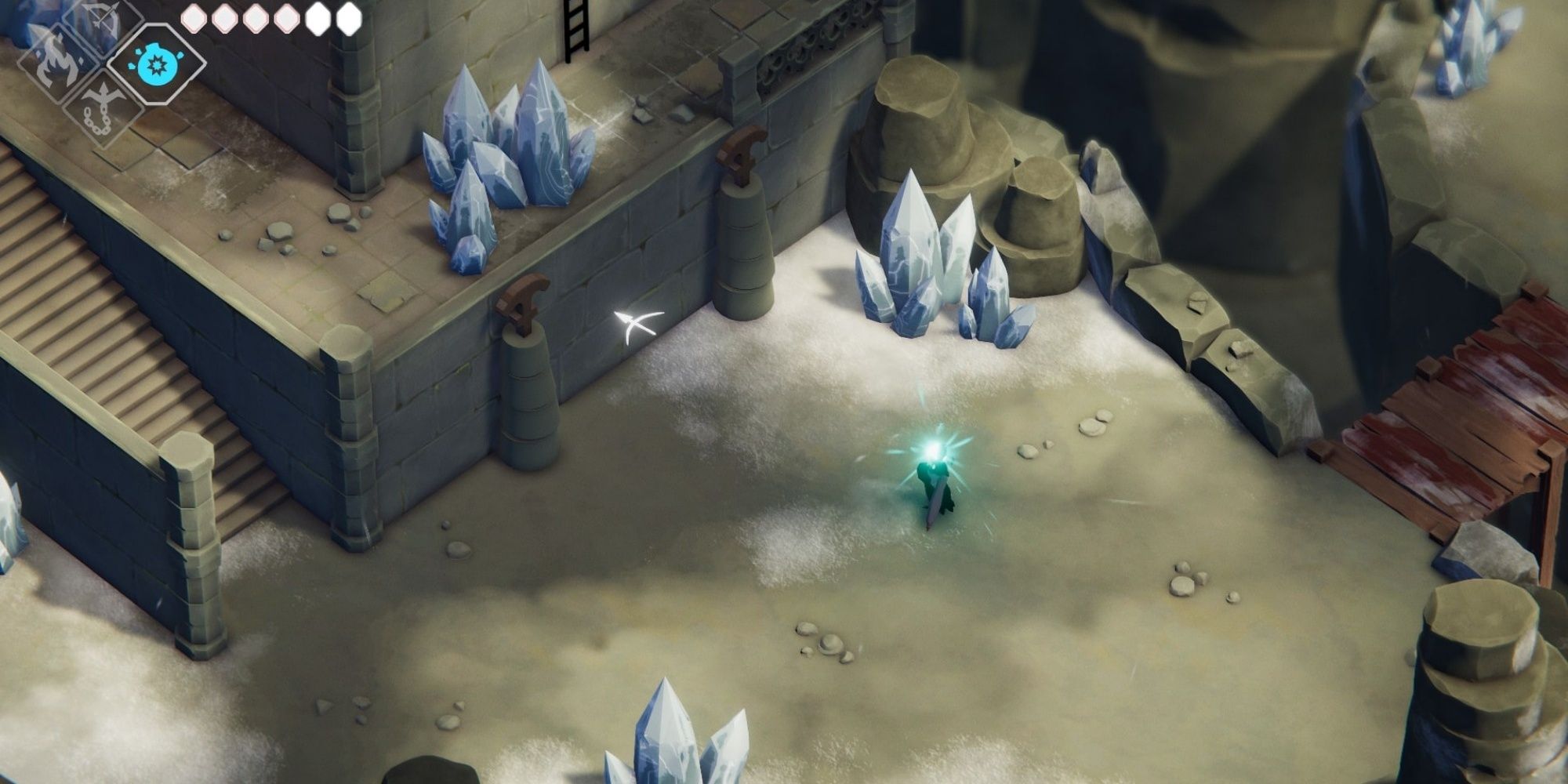
Task: Select the Bow and Arrow spell icon
Action: tap(100, 18)
